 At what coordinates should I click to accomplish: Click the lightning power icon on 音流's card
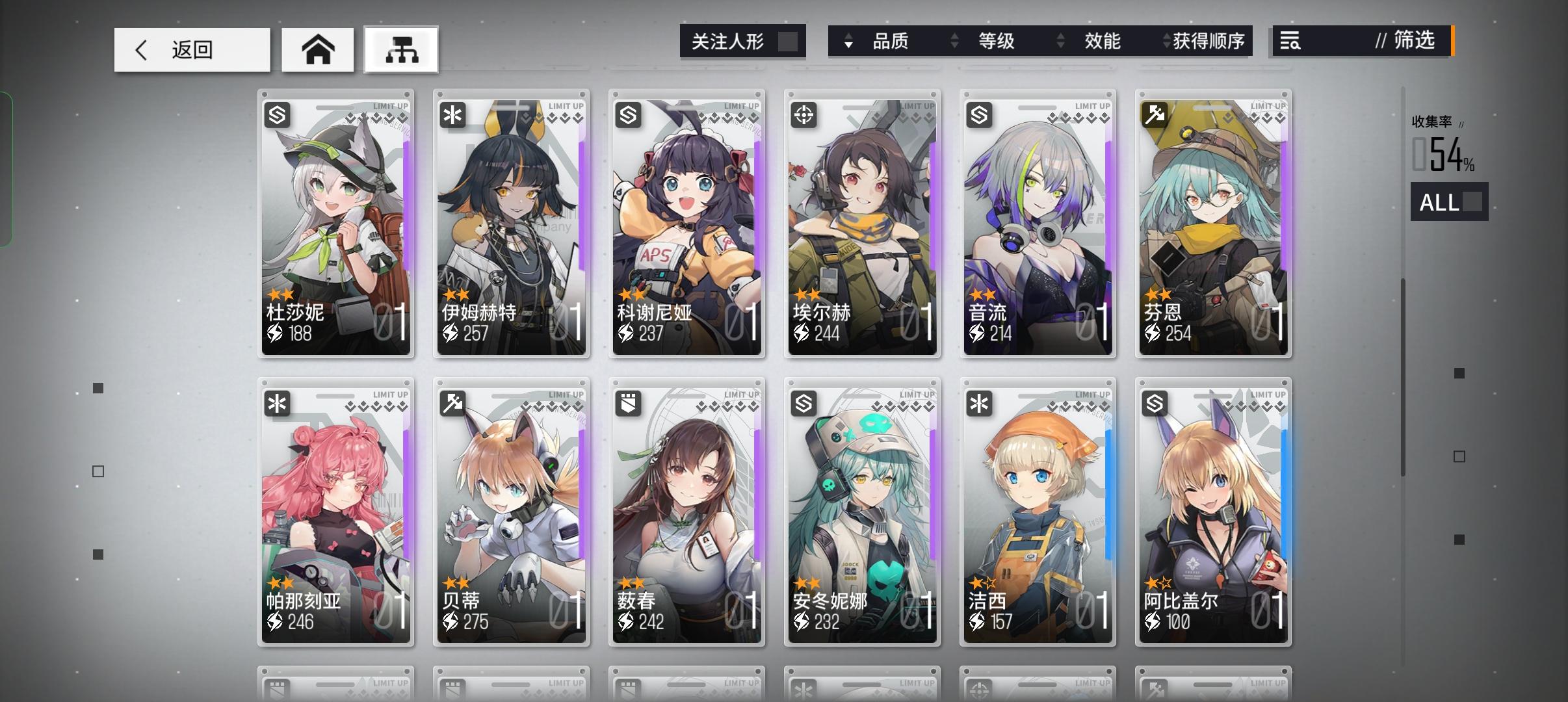[x=976, y=334]
